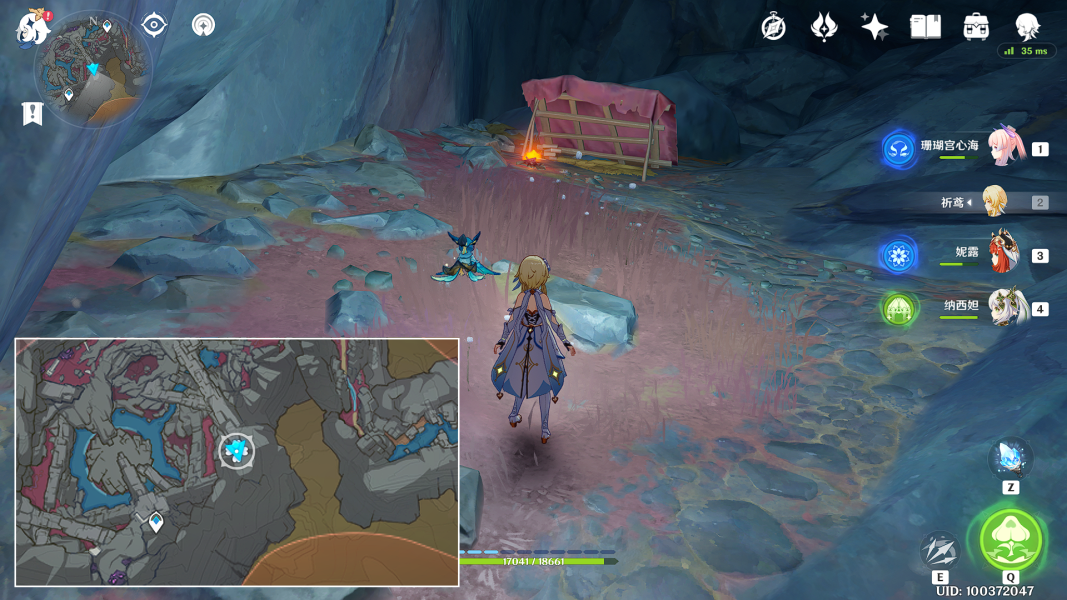Click the signal-wave icon beside the eye

coord(204,25)
